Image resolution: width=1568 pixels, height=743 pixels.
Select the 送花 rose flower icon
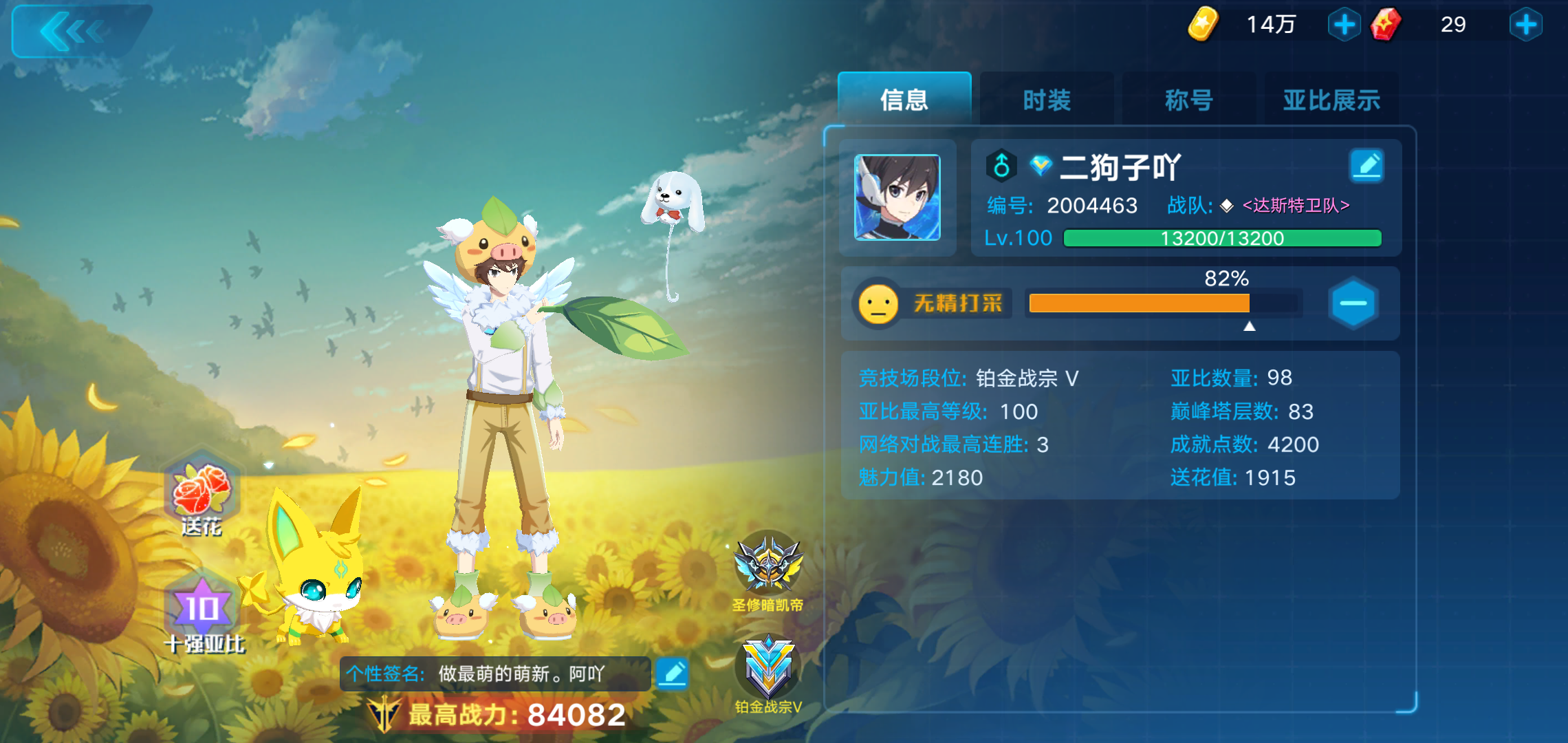pyautogui.click(x=202, y=490)
